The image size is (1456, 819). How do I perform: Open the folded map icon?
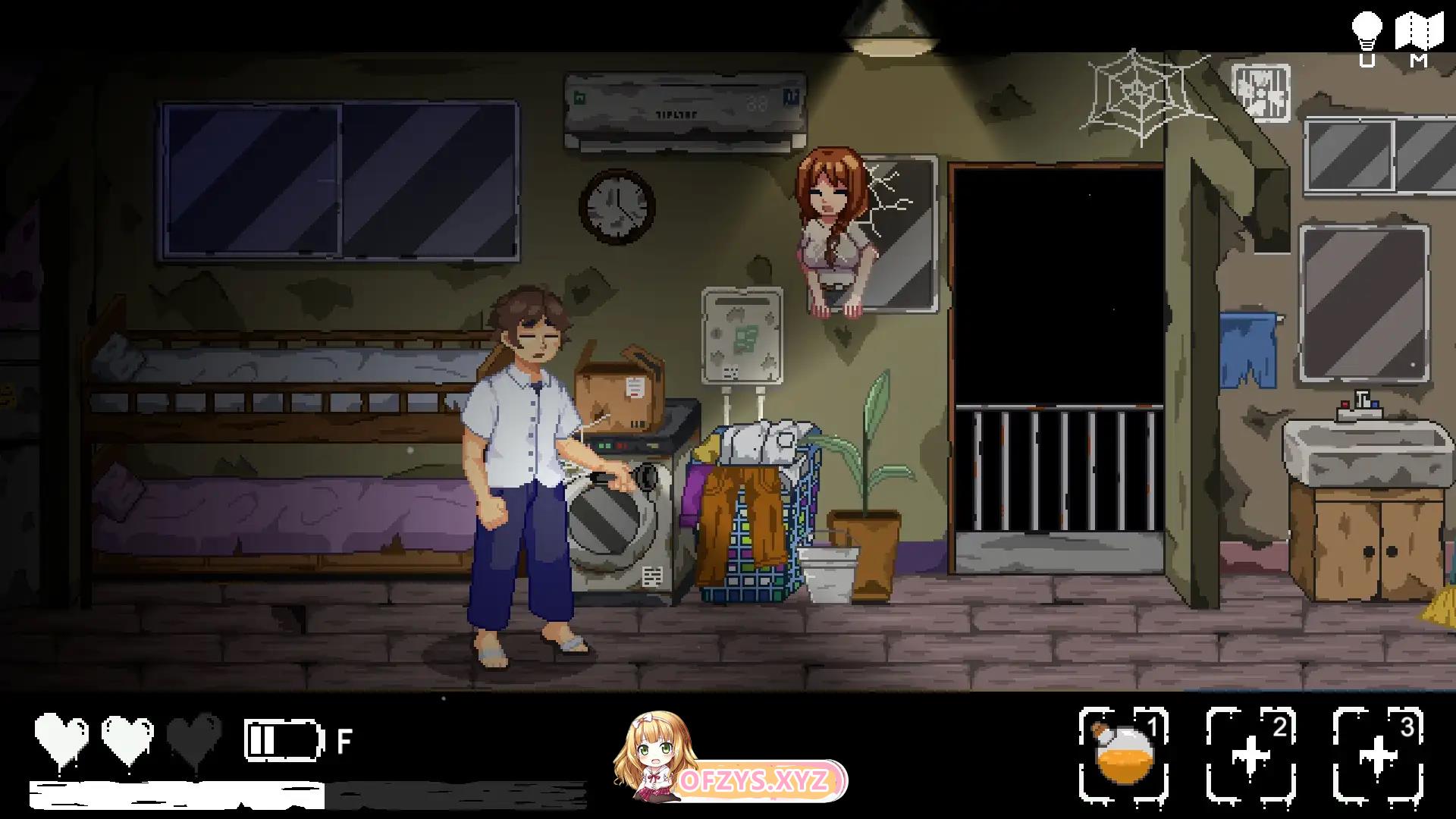pyautogui.click(x=1419, y=32)
